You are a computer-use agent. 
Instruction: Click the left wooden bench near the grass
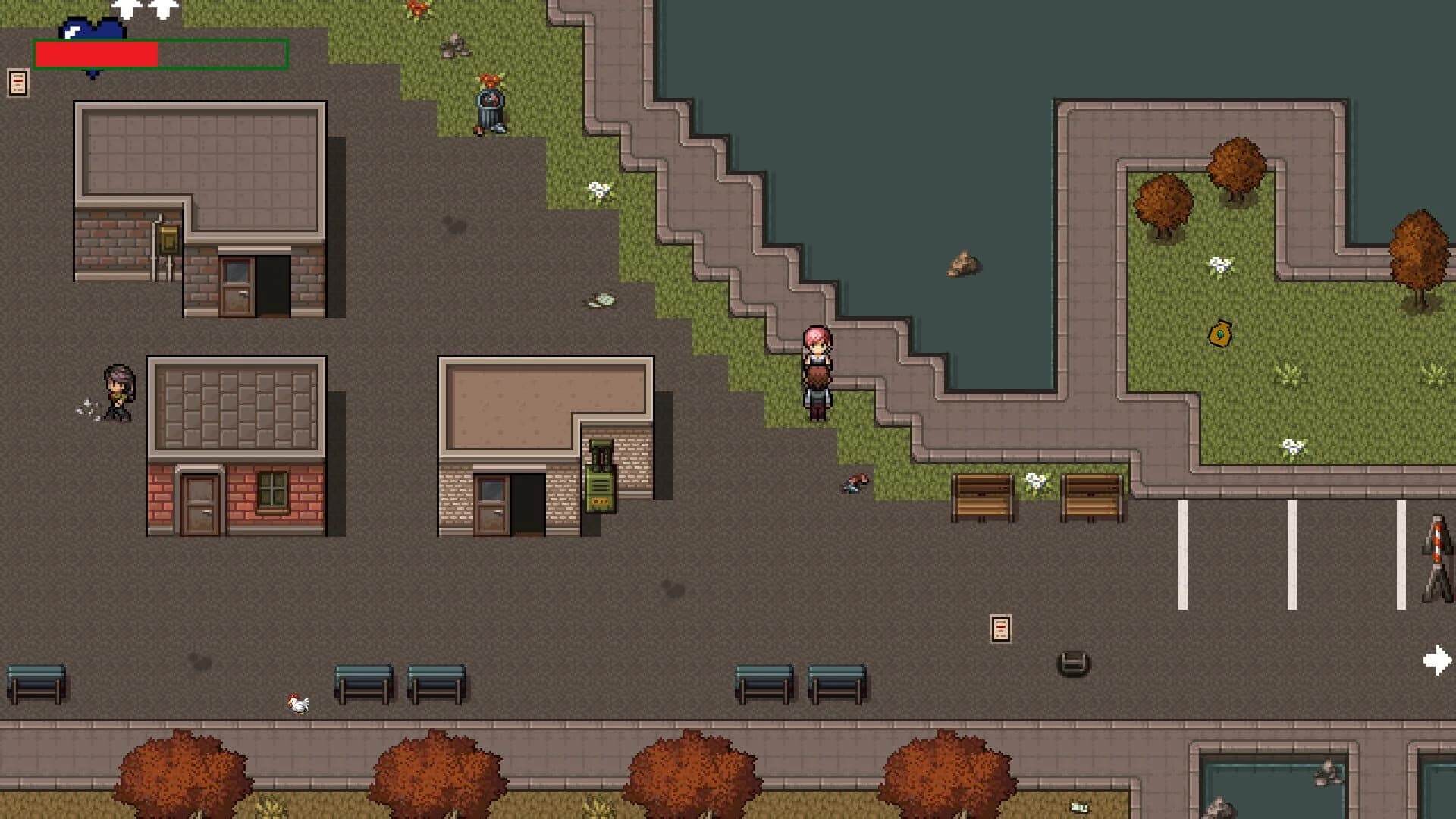click(984, 497)
